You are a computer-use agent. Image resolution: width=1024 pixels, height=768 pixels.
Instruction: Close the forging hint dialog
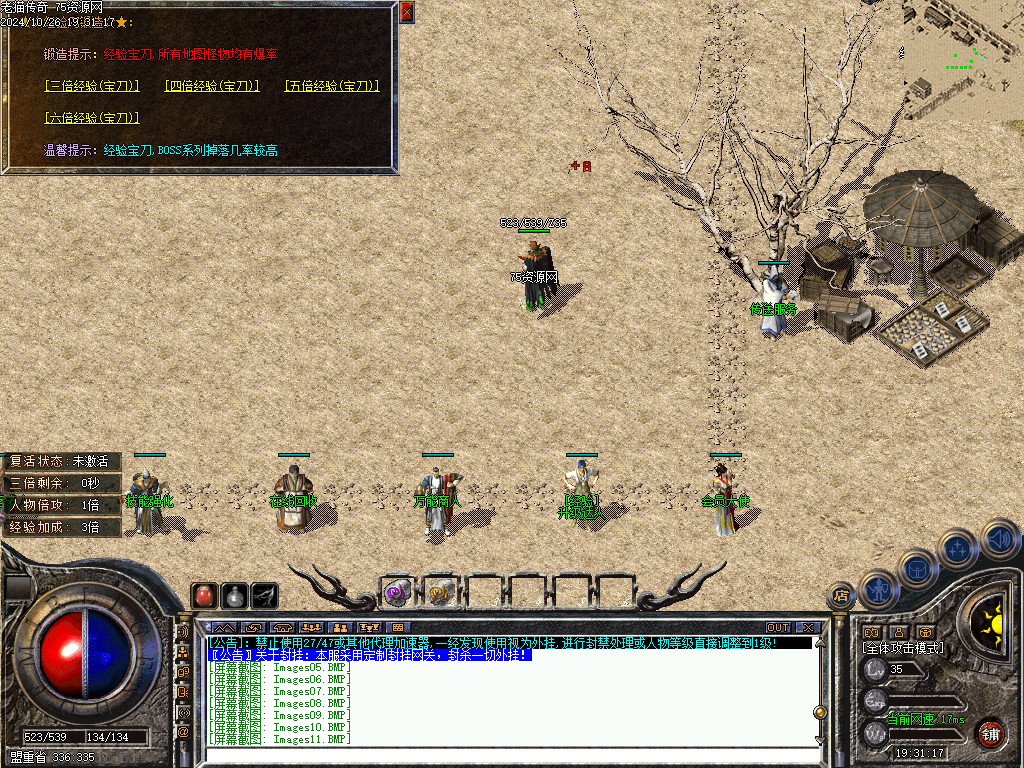[x=407, y=12]
